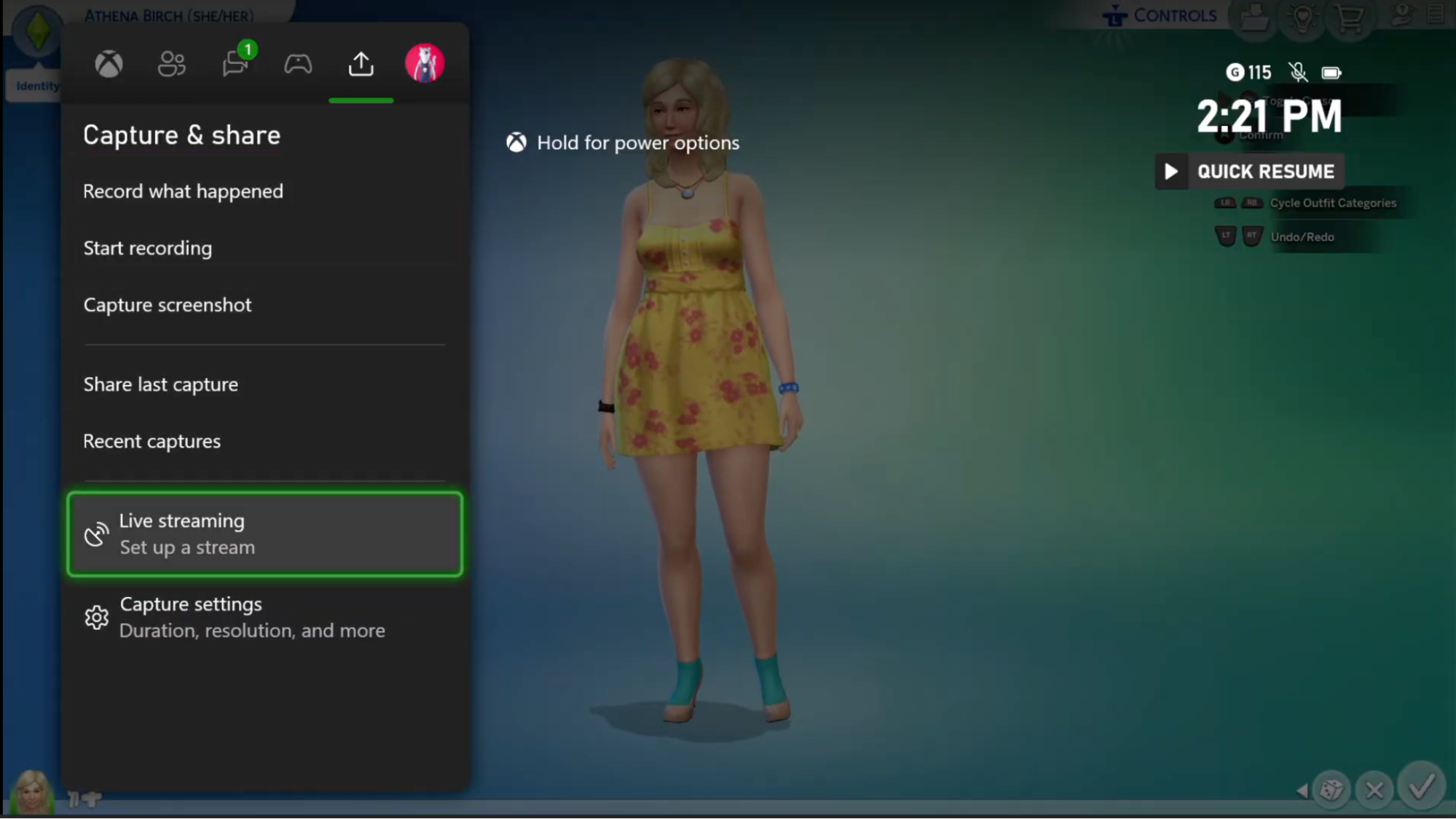Unmute the microphone
This screenshot has height=819, width=1456.
pos(1297,72)
